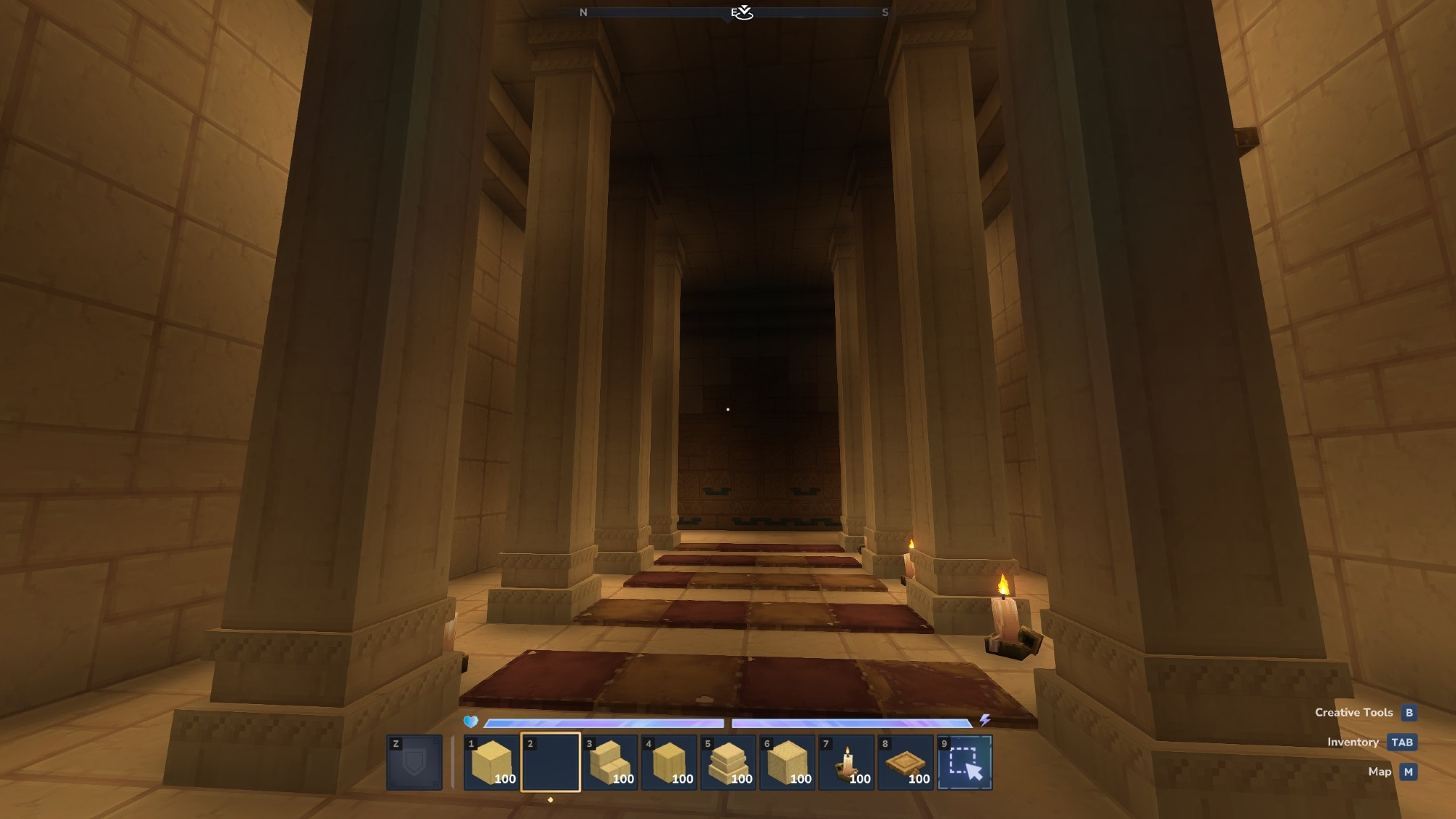Pick the flat trapdoor item in slot 8
1456x819 pixels.
click(x=906, y=762)
